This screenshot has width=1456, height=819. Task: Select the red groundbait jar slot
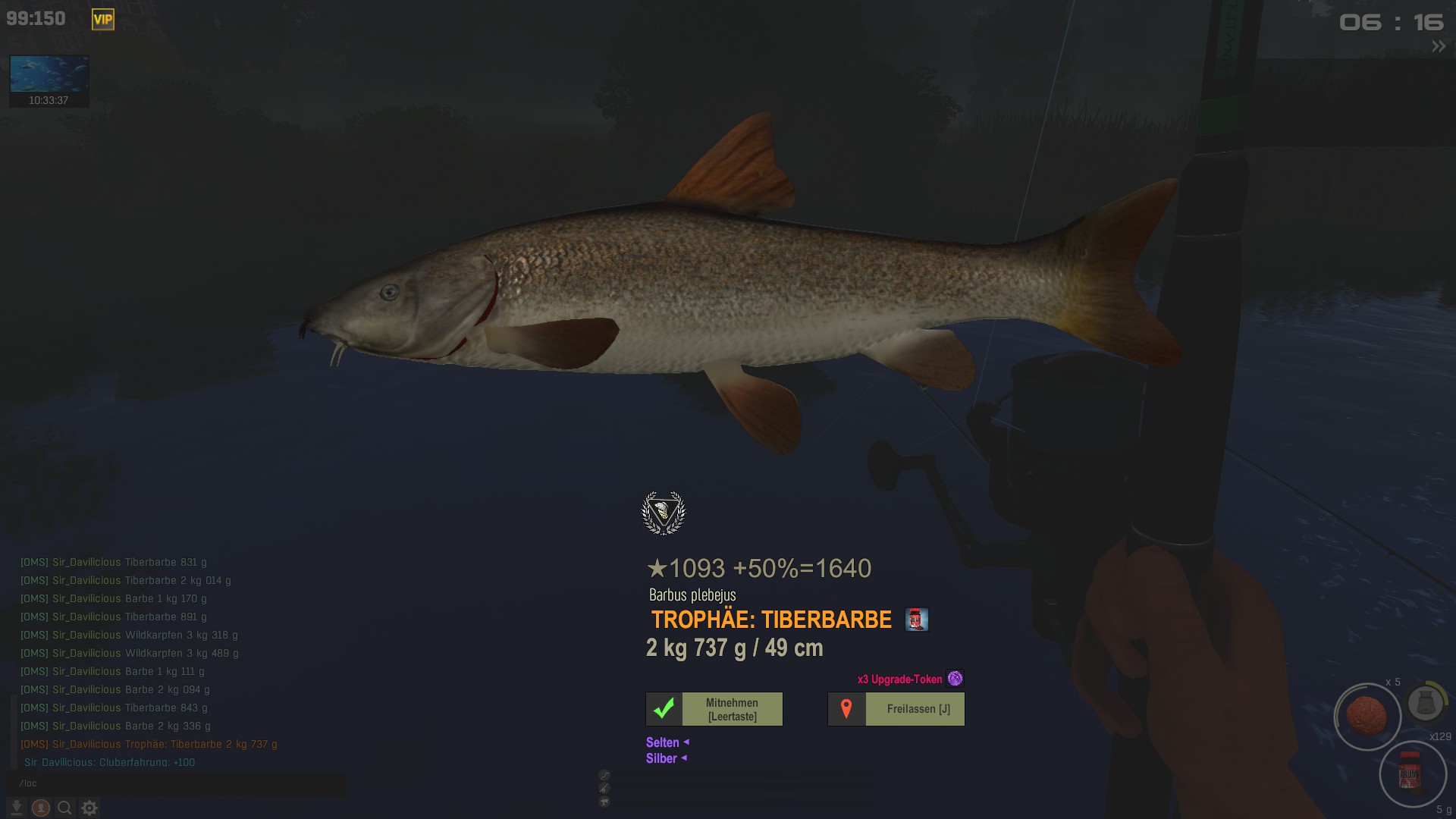1411,773
